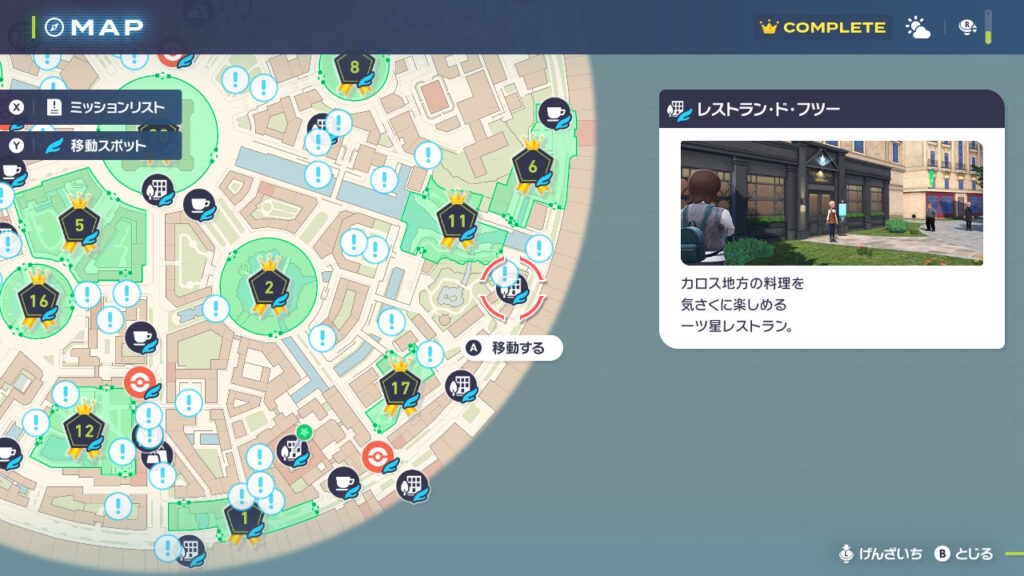Select wild zone 8 marker

point(355,69)
